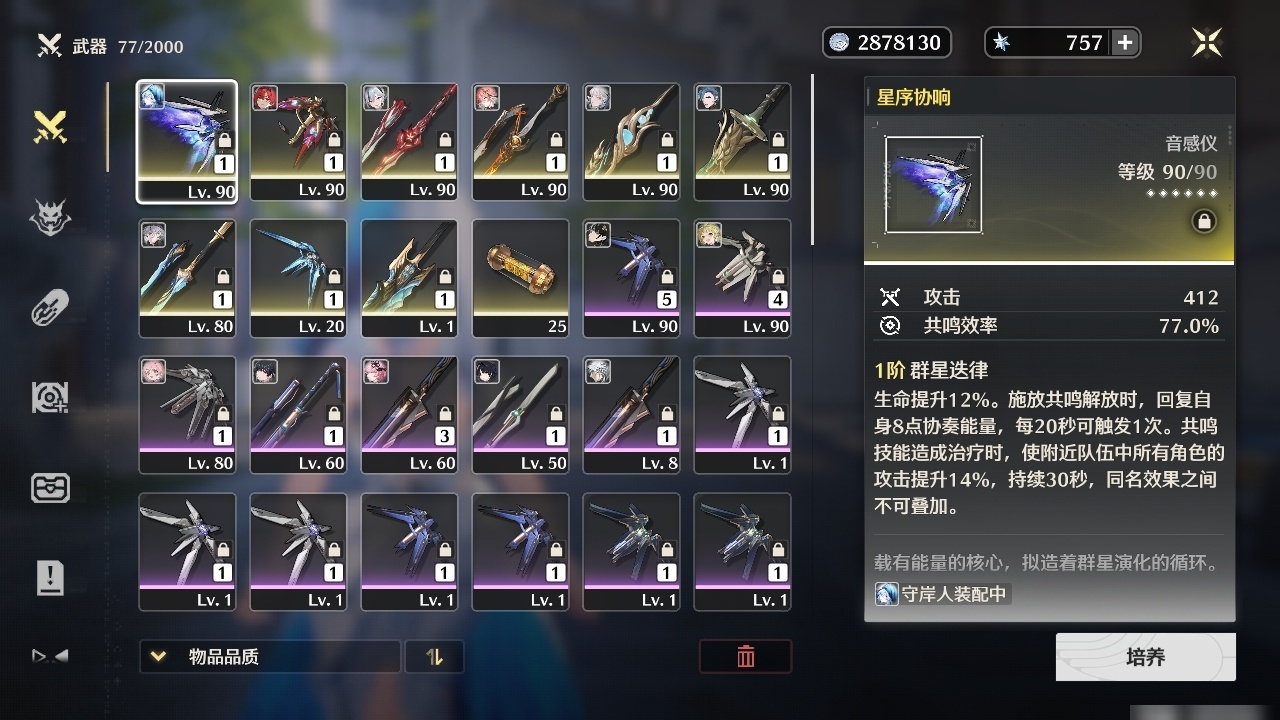Click the sort order icon beside quality filter
Viewport: 1280px width, 720px height.
pyautogui.click(x=435, y=657)
